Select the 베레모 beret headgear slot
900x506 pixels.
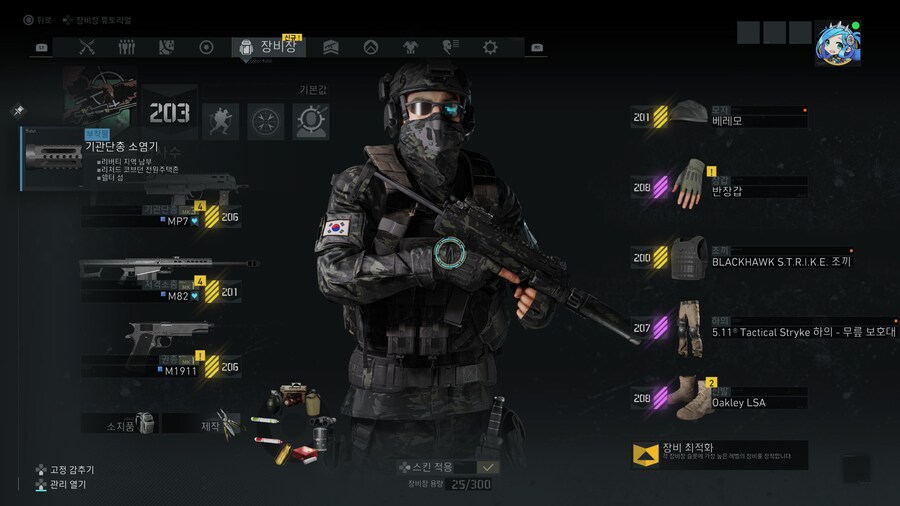tap(719, 117)
